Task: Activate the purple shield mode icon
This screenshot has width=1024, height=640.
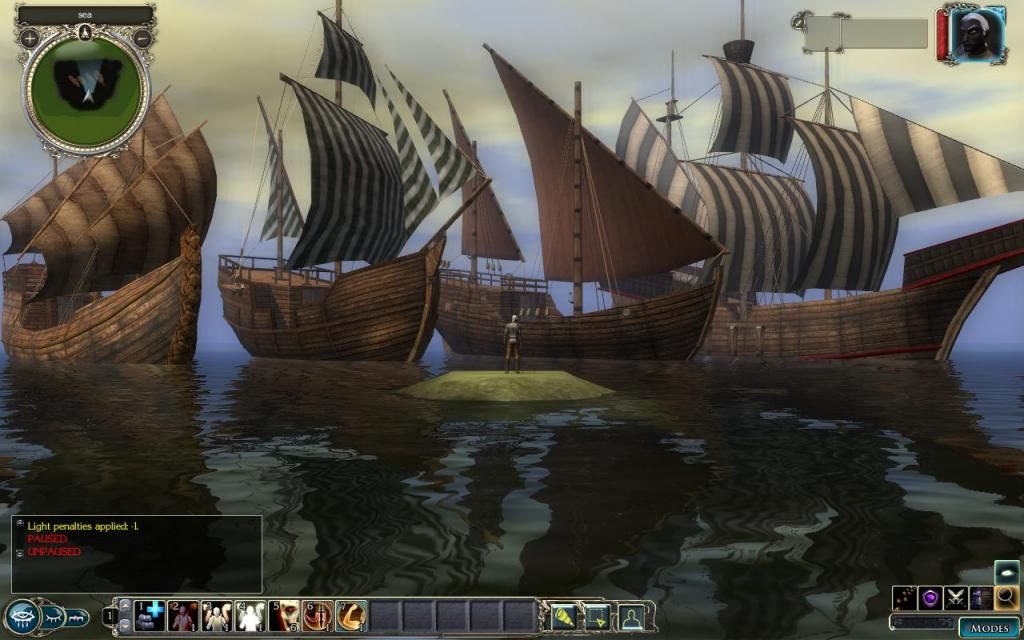Action: click(x=931, y=598)
